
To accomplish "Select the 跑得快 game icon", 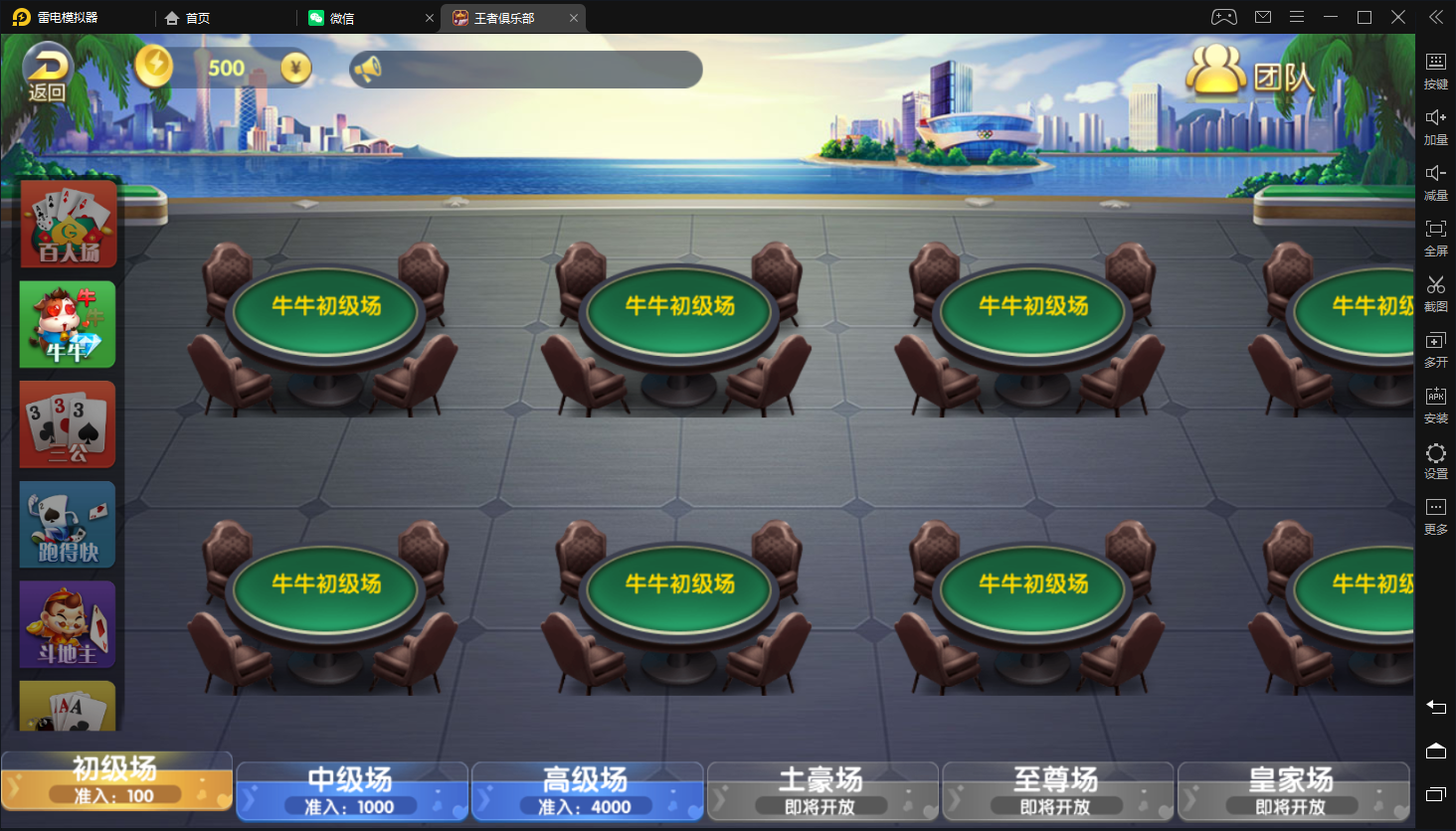I will [66, 524].
